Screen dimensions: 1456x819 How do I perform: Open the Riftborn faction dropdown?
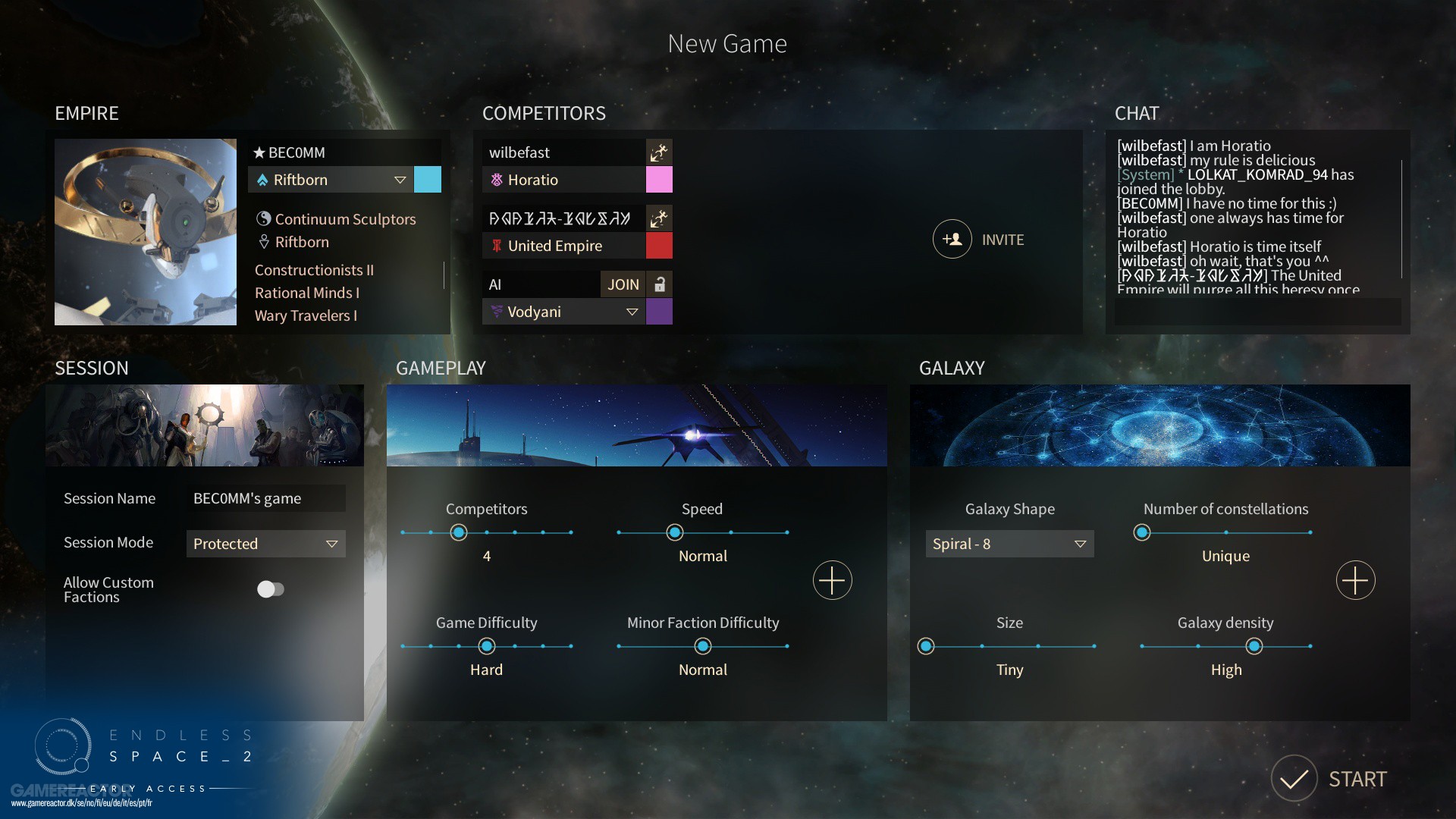(x=400, y=180)
